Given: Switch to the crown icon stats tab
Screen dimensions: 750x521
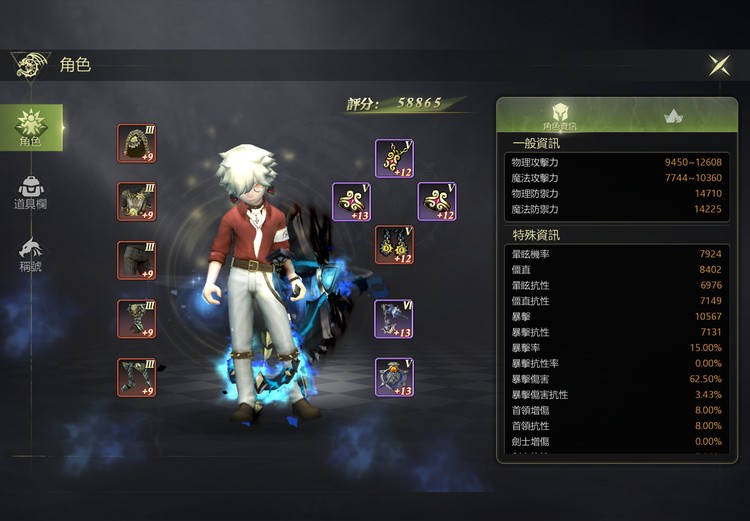Looking at the screenshot, I should [672, 115].
